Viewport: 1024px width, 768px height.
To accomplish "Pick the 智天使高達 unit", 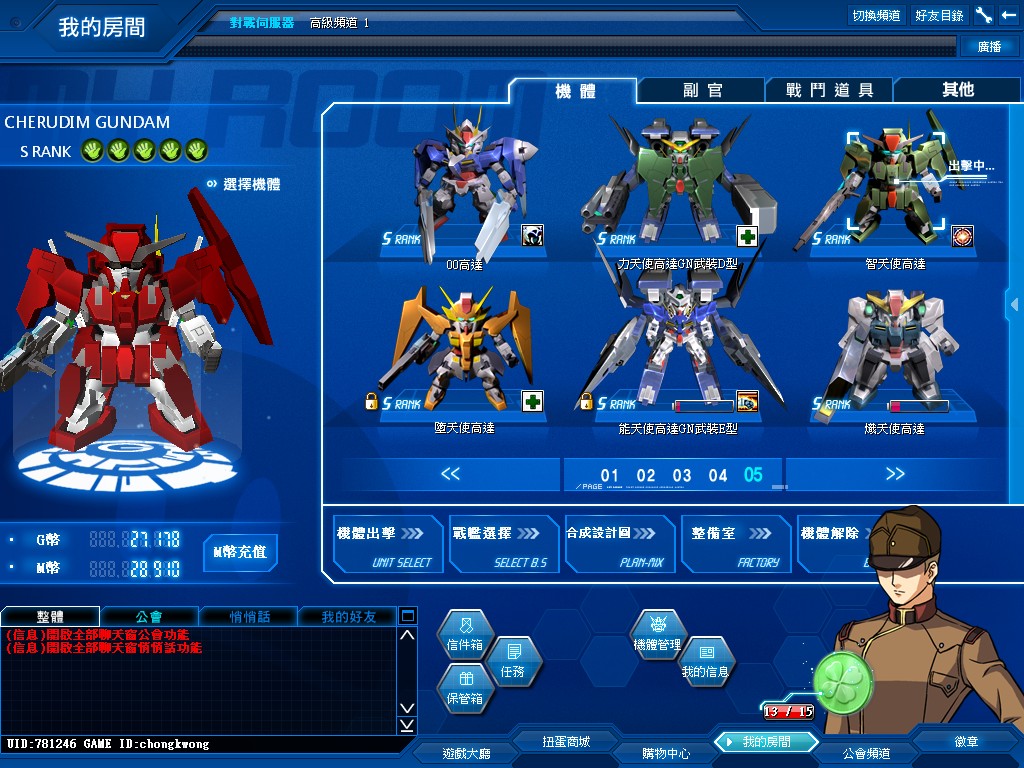I will [x=880, y=190].
